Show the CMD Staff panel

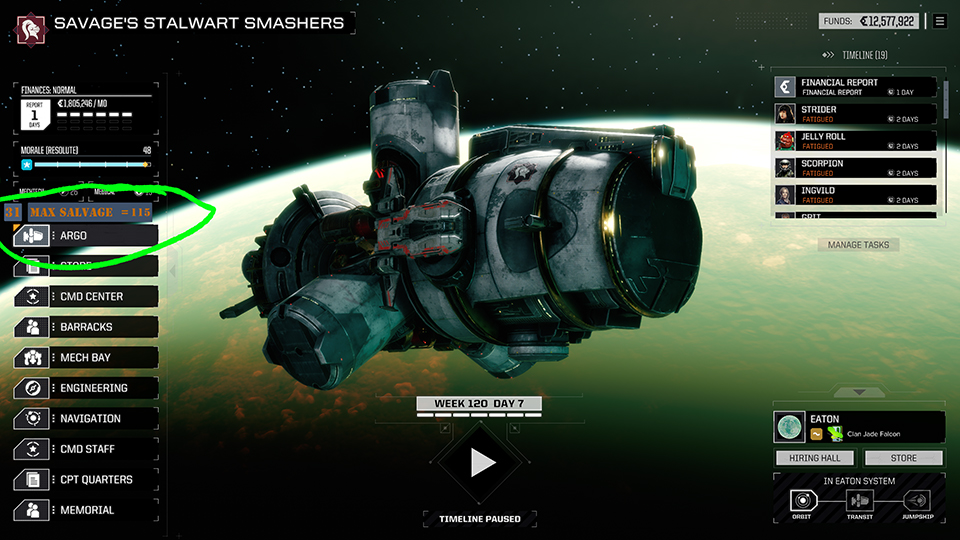pyautogui.click(x=86, y=449)
